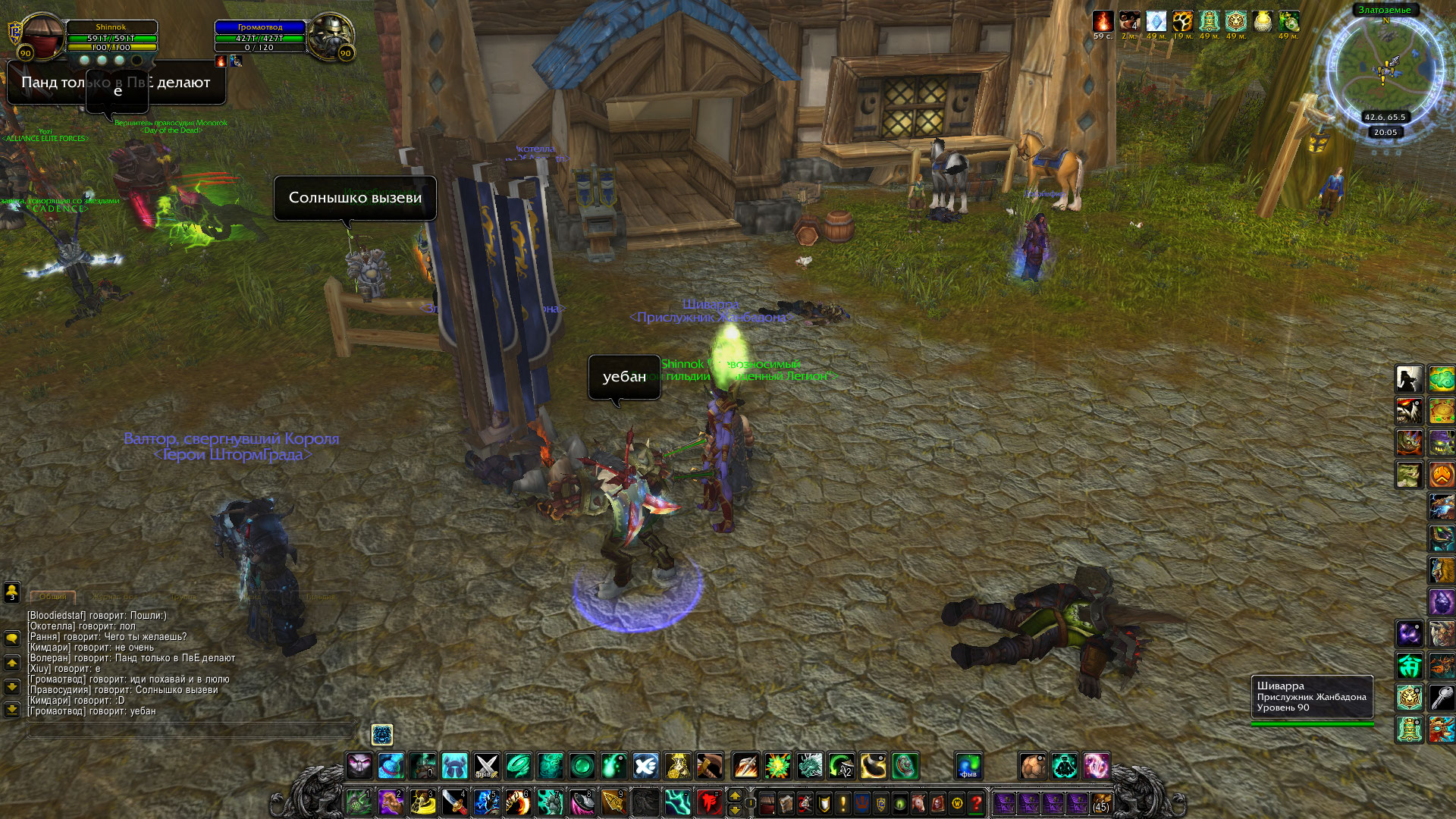This screenshot has height=819, width=1456.
Task: Select the fire buff icon showing 59 seconds
Action: pos(1103,21)
